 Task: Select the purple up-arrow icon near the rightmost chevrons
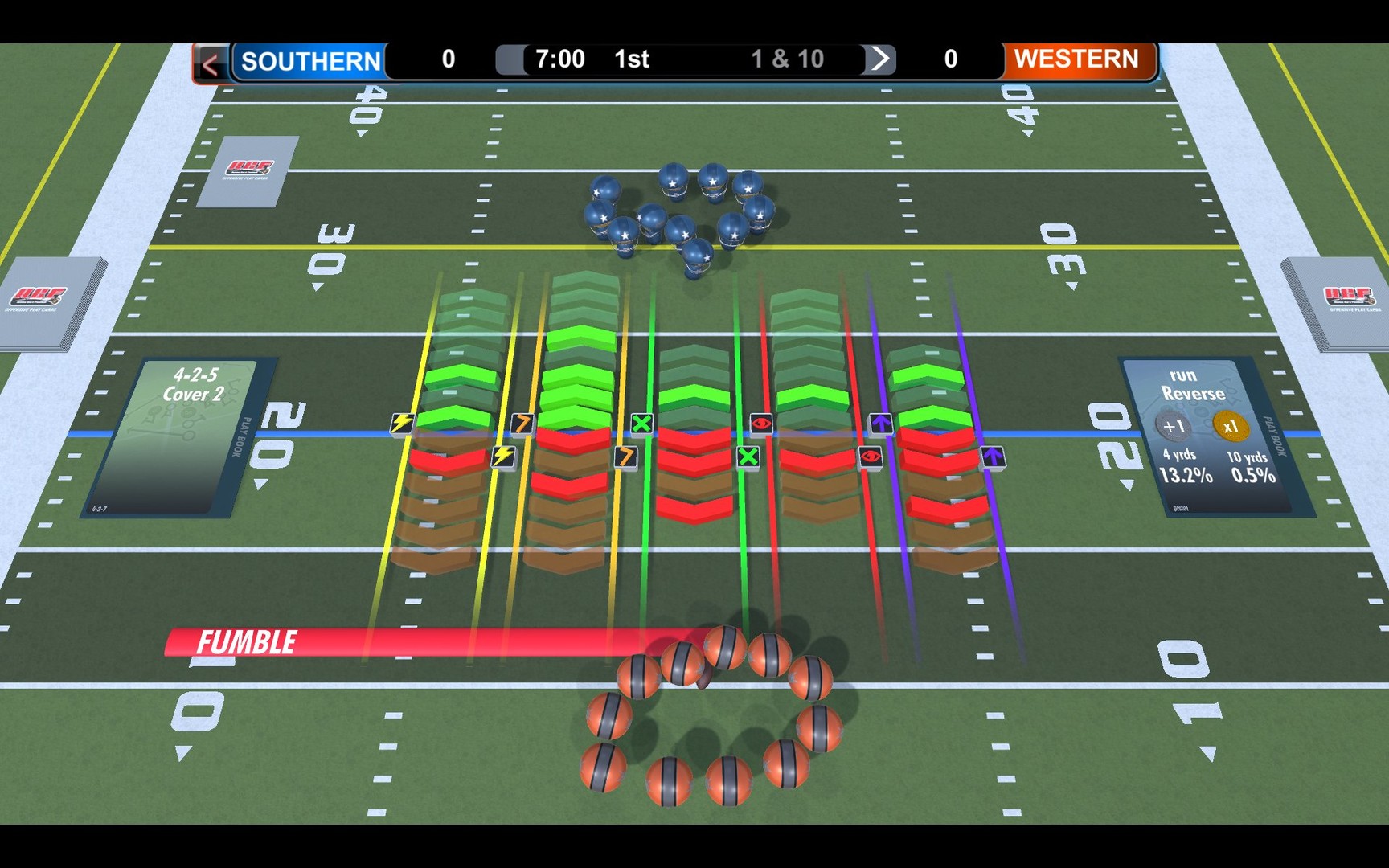pyautogui.click(x=882, y=423)
